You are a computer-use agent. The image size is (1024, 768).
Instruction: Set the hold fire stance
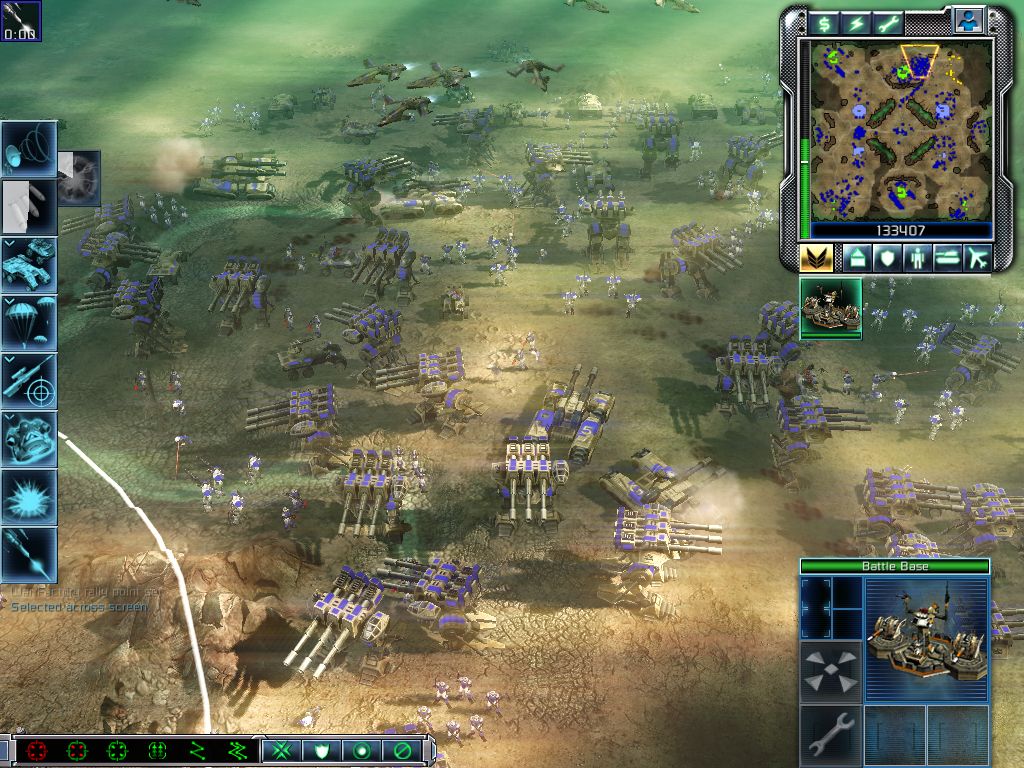coord(403,750)
